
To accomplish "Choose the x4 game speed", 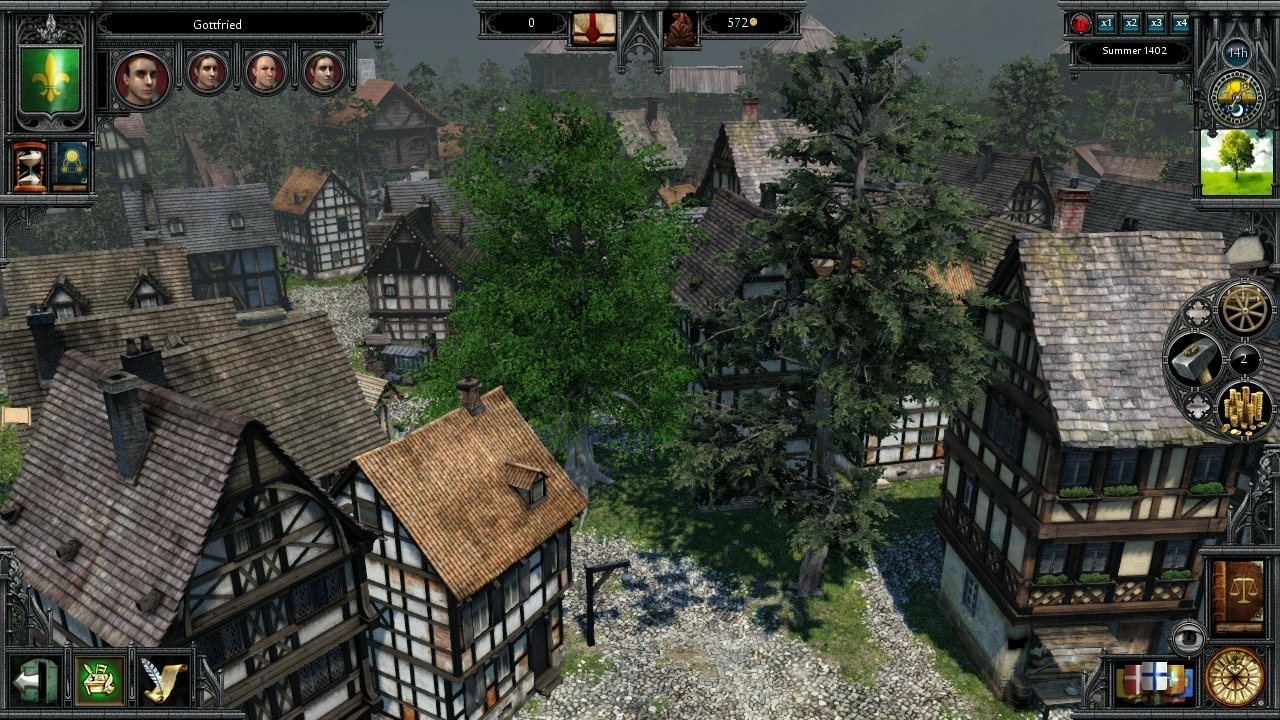I will point(1181,23).
